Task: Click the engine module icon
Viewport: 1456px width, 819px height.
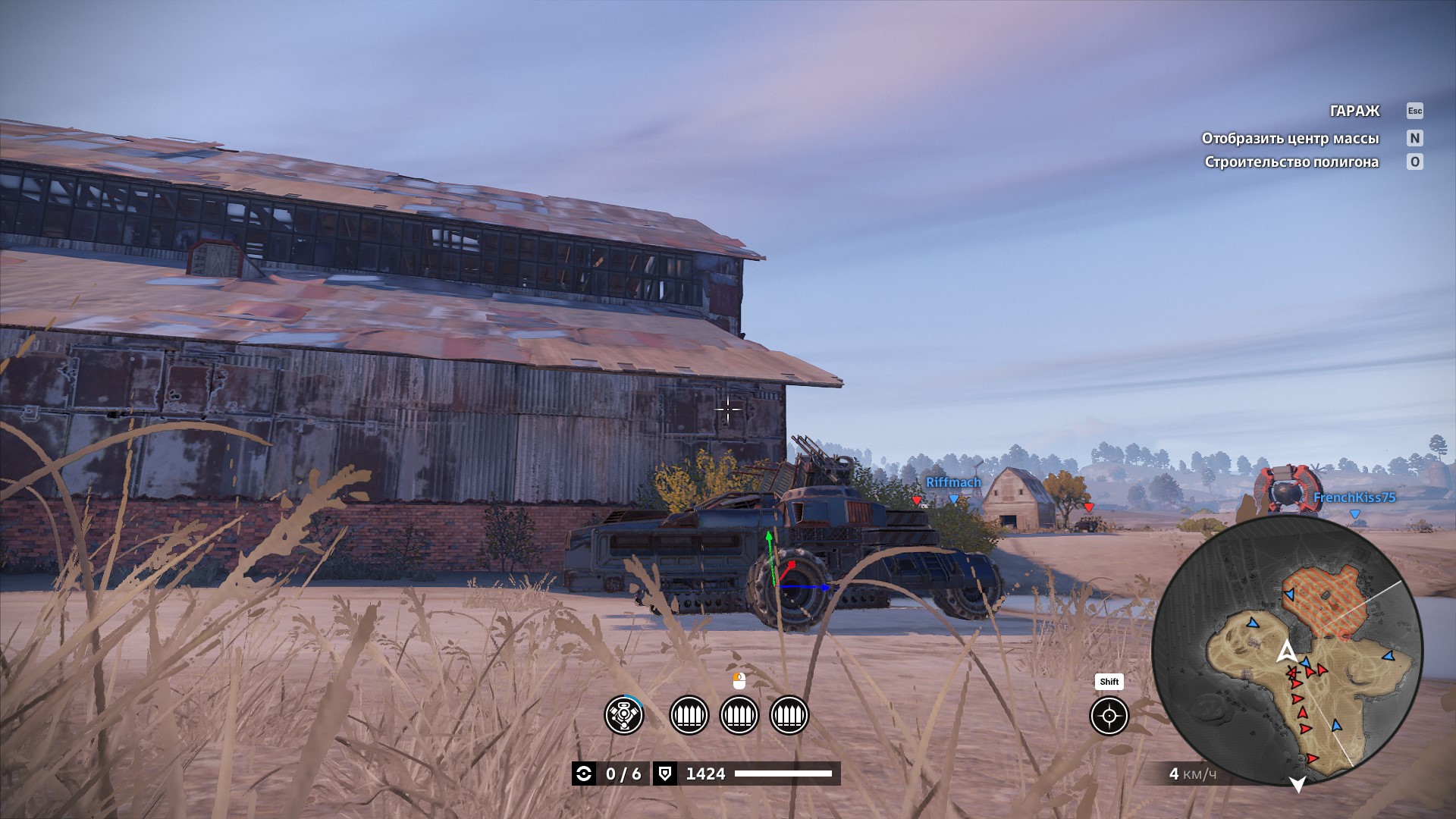Action: pyautogui.click(x=623, y=715)
